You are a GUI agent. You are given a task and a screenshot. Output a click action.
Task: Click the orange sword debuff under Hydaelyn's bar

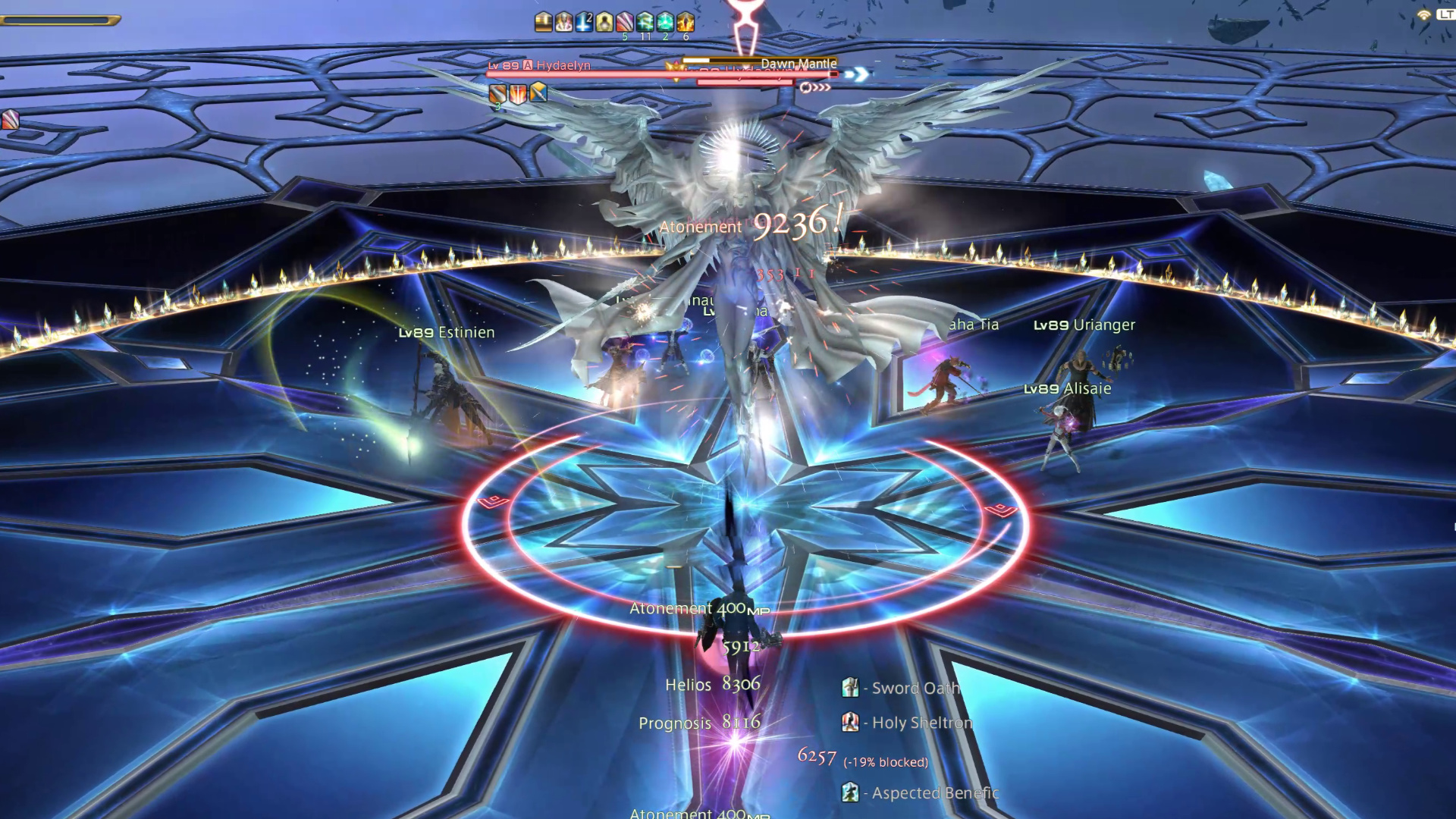(x=497, y=94)
